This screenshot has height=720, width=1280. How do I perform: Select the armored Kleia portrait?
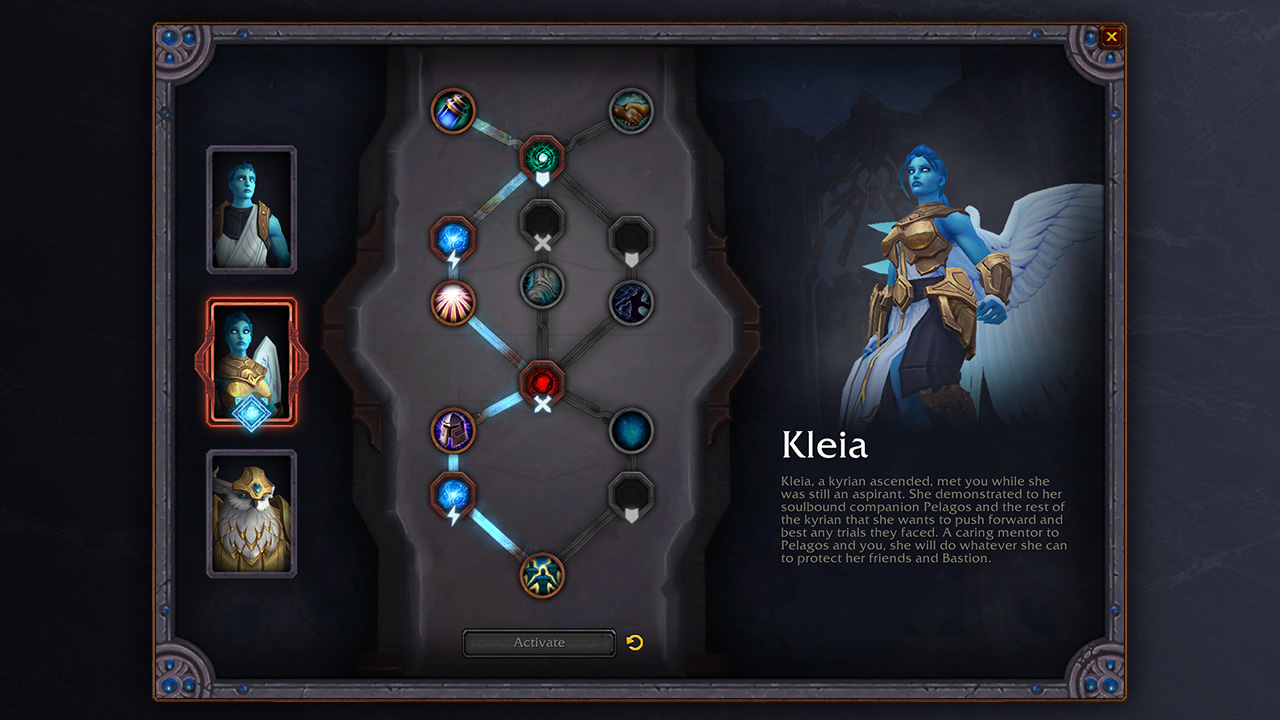pos(251,362)
